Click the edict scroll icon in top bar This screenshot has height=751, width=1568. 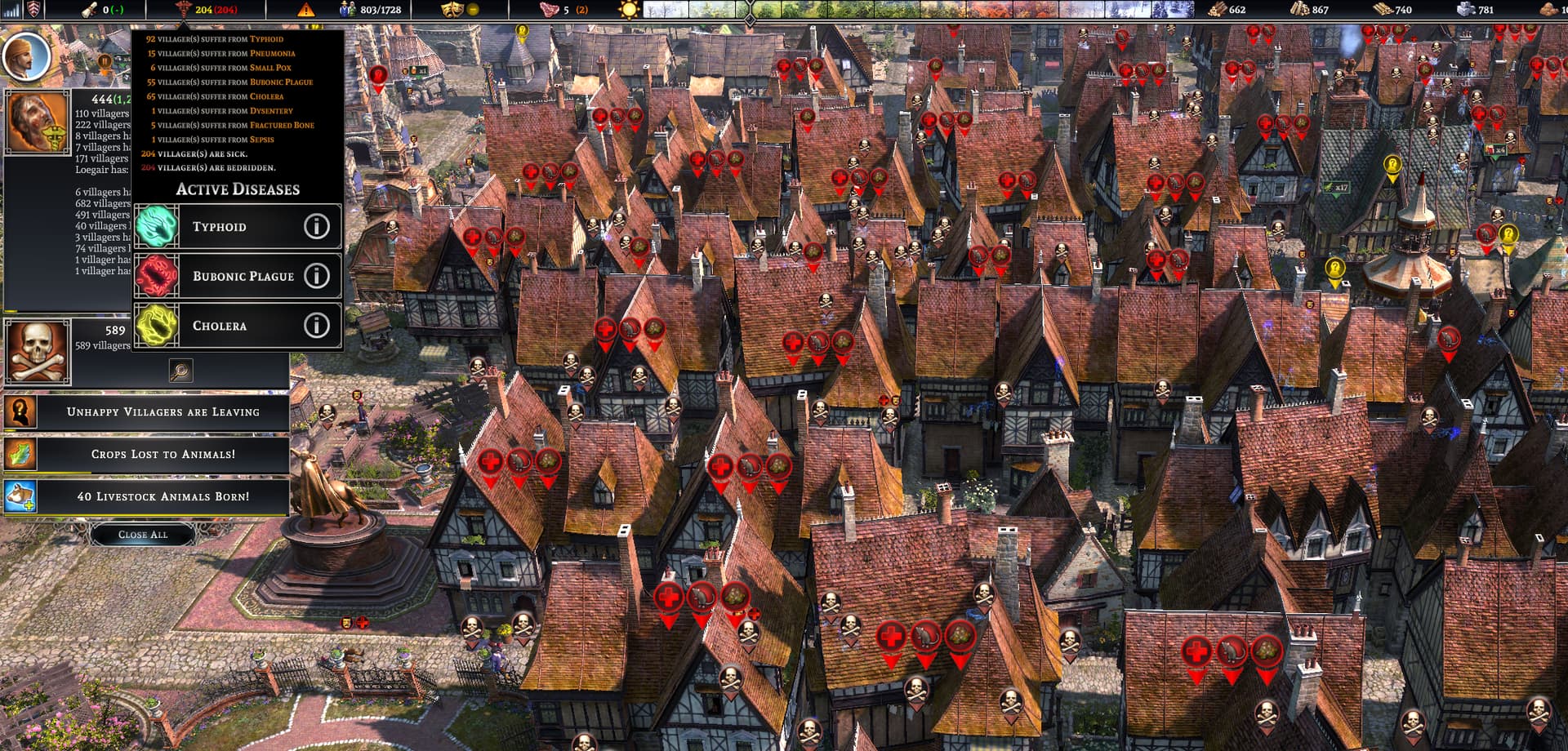click(89, 10)
